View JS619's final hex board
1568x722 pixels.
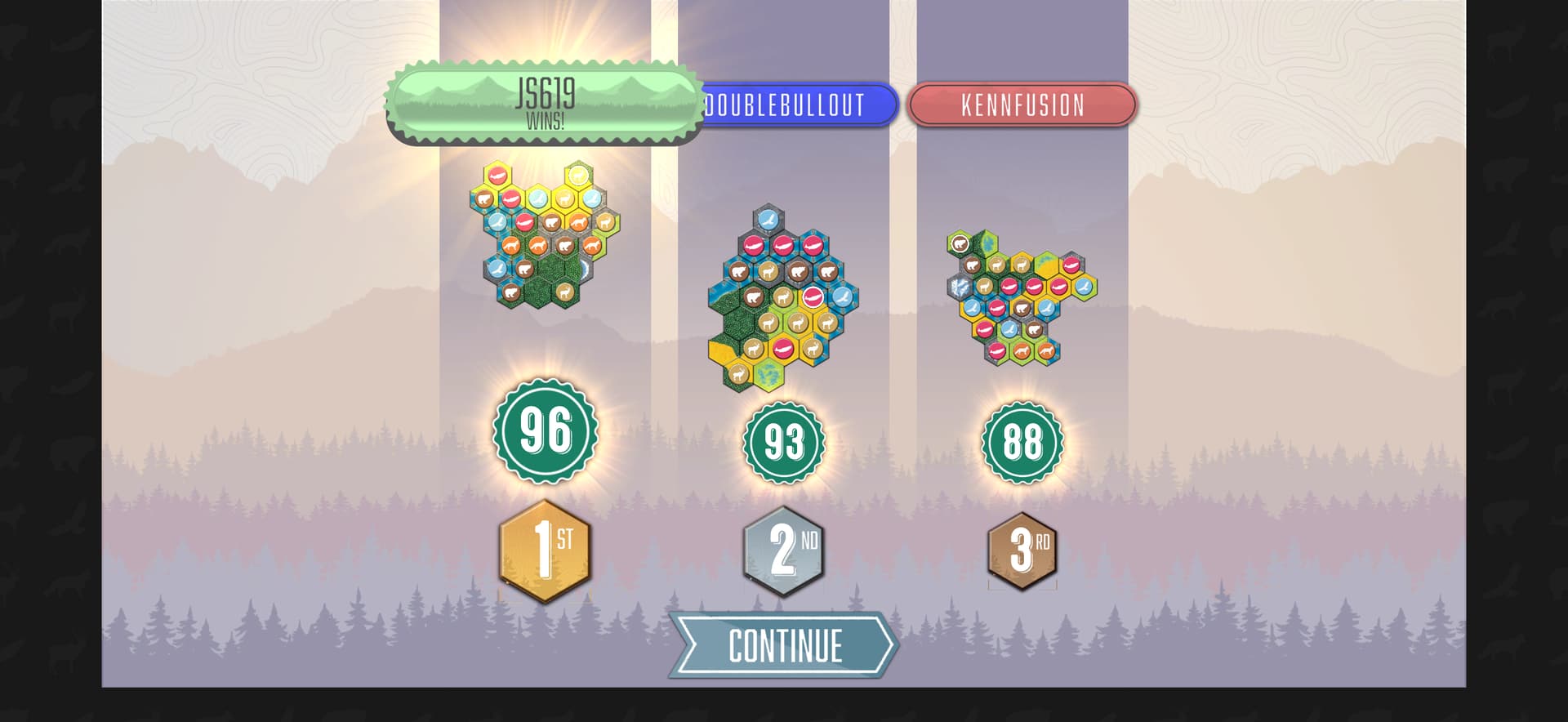click(x=545, y=235)
